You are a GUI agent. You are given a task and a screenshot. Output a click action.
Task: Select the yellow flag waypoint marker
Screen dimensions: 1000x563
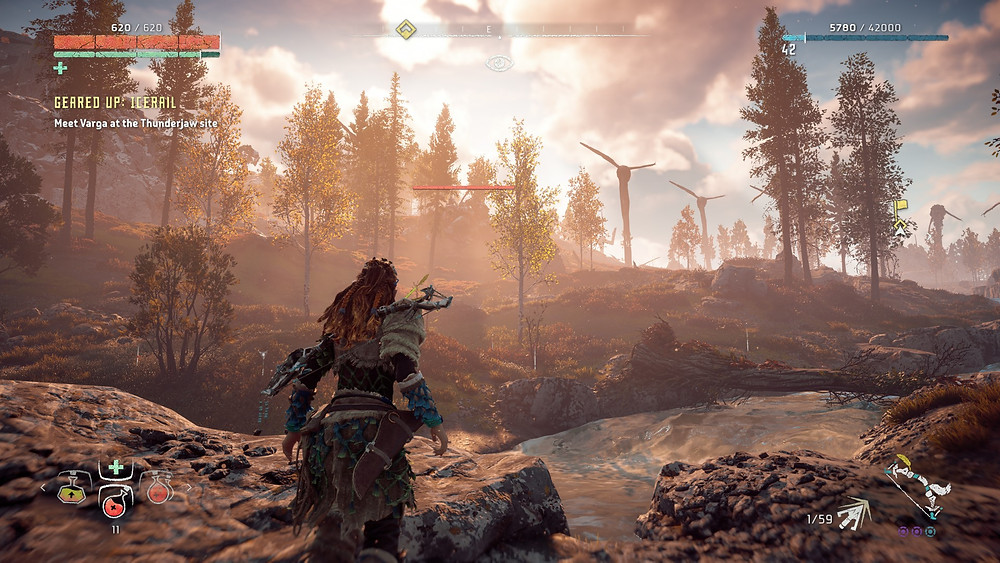899,208
